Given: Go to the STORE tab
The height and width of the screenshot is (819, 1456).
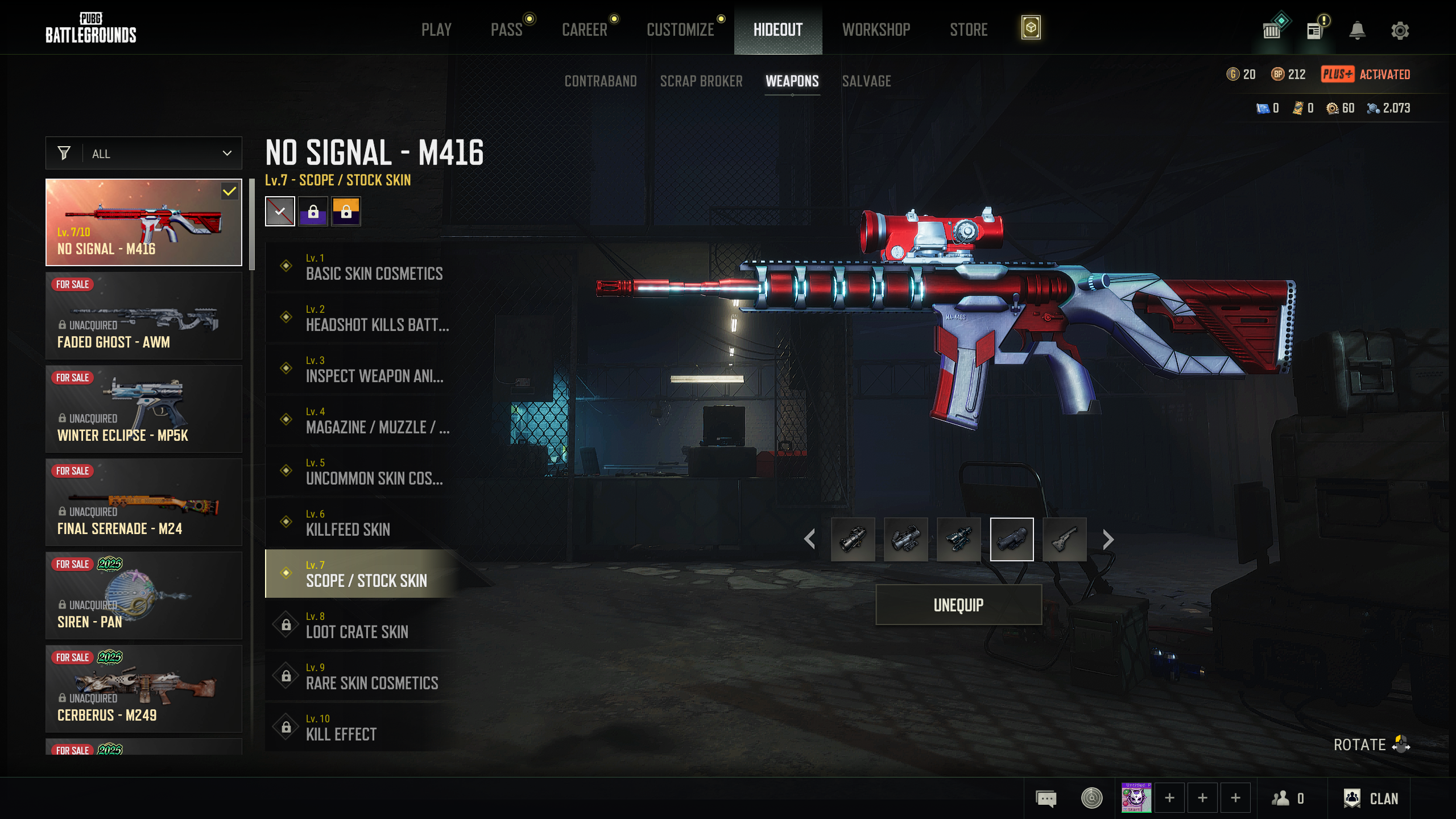Looking at the screenshot, I should point(969,30).
